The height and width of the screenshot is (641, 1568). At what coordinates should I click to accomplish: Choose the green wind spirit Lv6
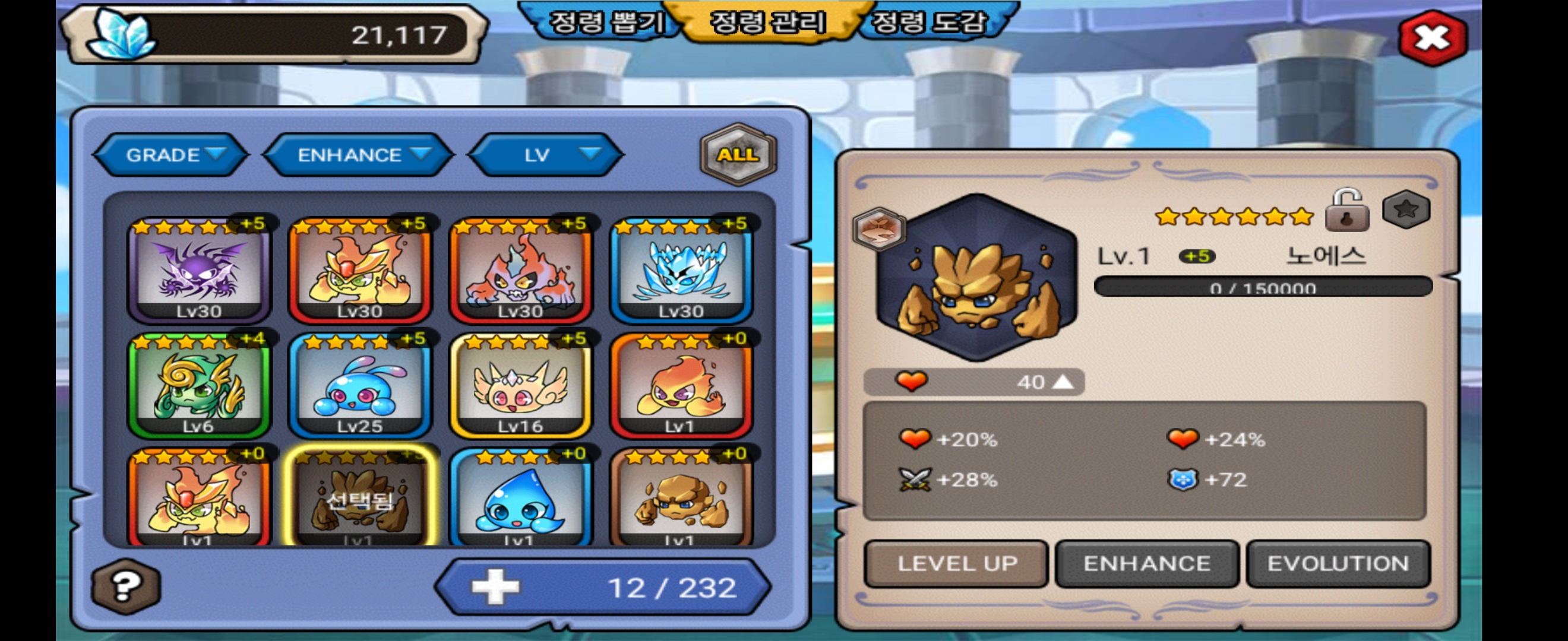199,386
